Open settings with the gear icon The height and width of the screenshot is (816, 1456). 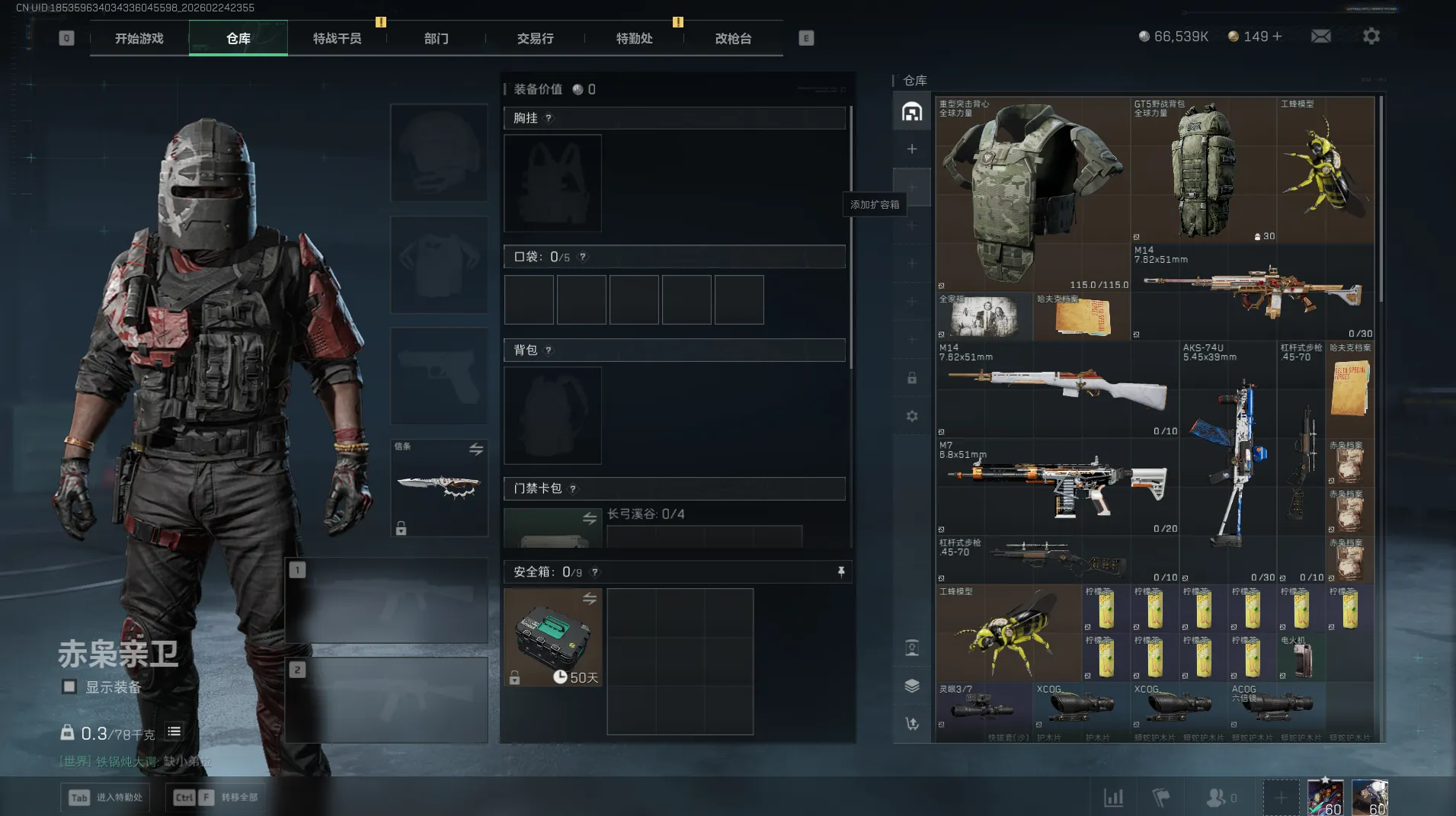click(1371, 36)
